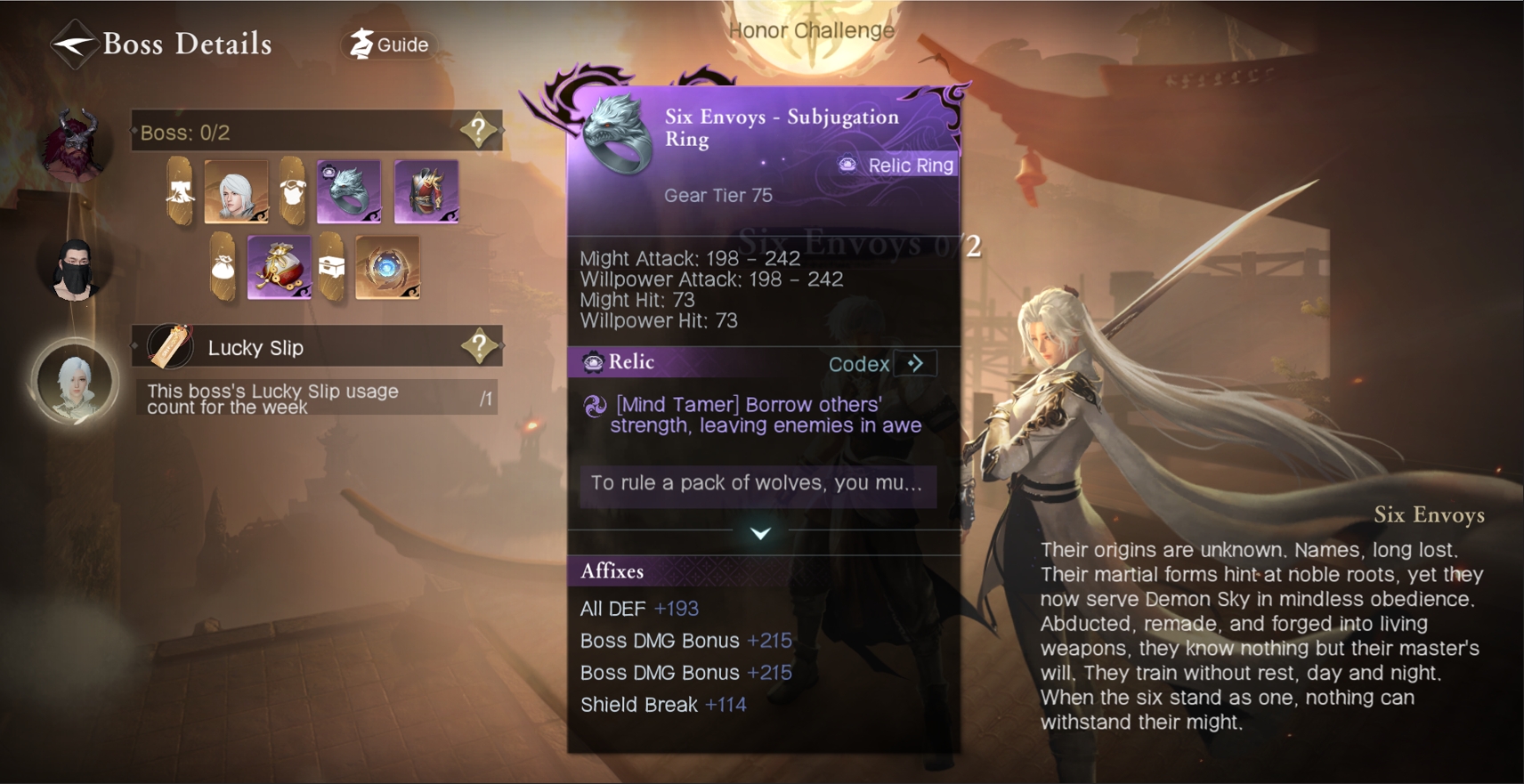Choose the masked man boss portrait
Image resolution: width=1524 pixels, height=784 pixels.
75,269
